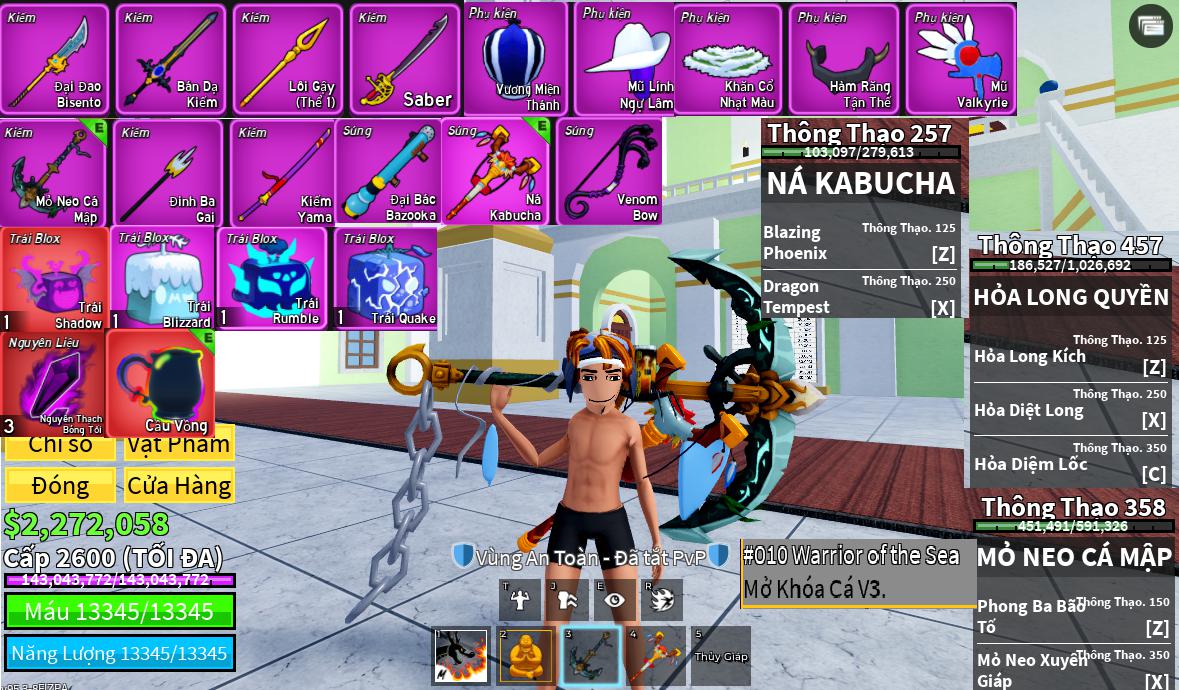Select the Trái Blizzard fruit

point(162,279)
